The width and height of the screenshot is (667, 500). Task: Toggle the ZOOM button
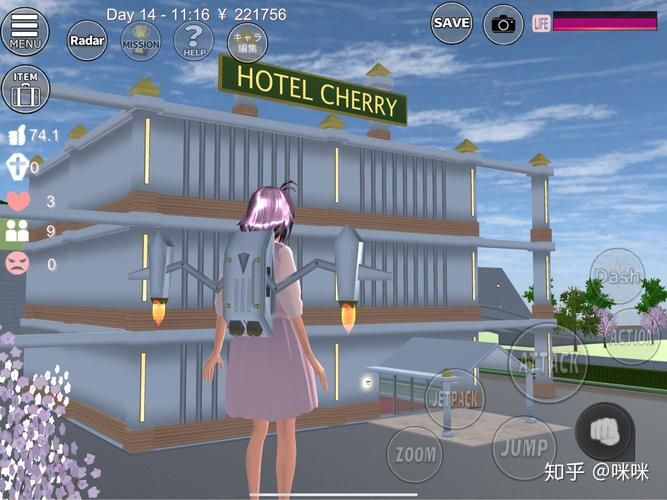click(415, 455)
